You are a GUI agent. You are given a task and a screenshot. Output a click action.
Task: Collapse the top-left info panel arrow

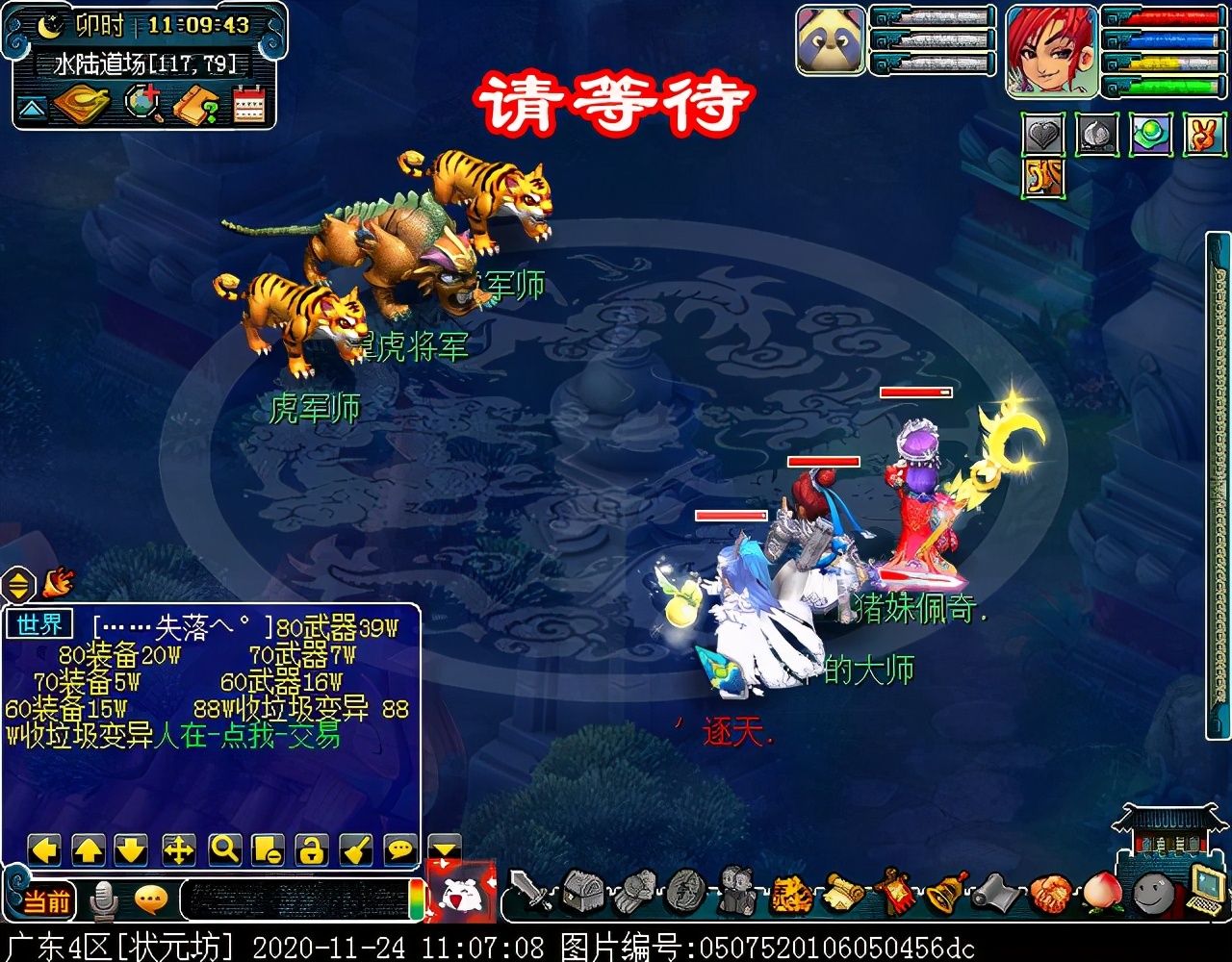[32, 107]
